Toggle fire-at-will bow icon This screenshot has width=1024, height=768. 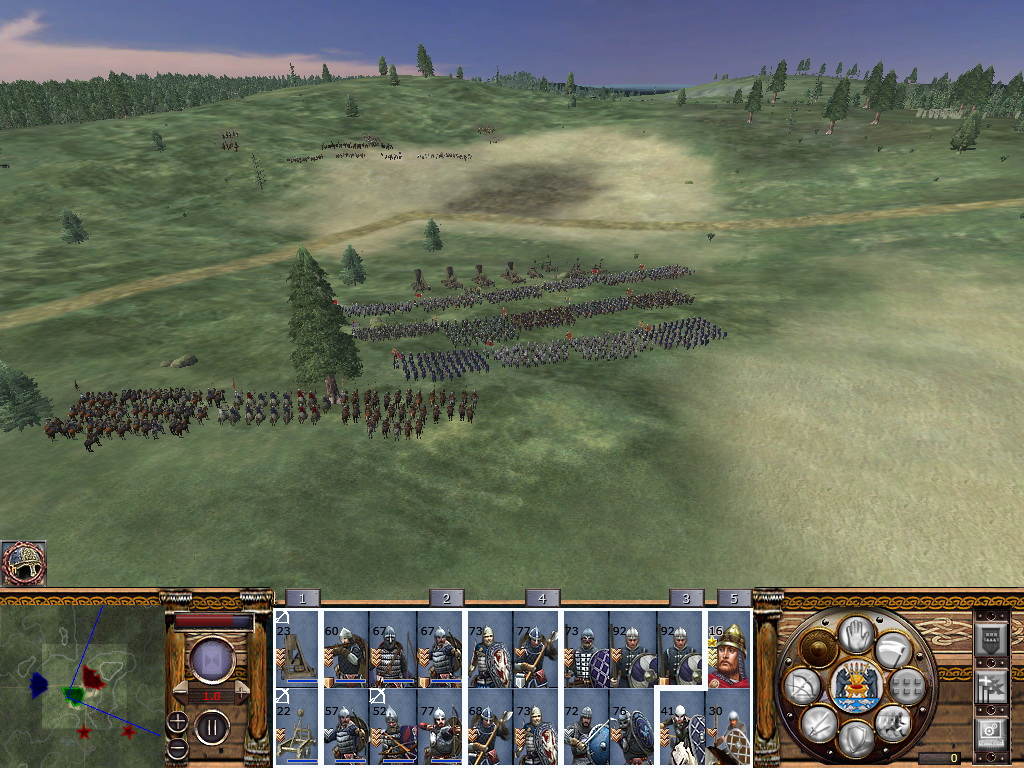[800, 685]
